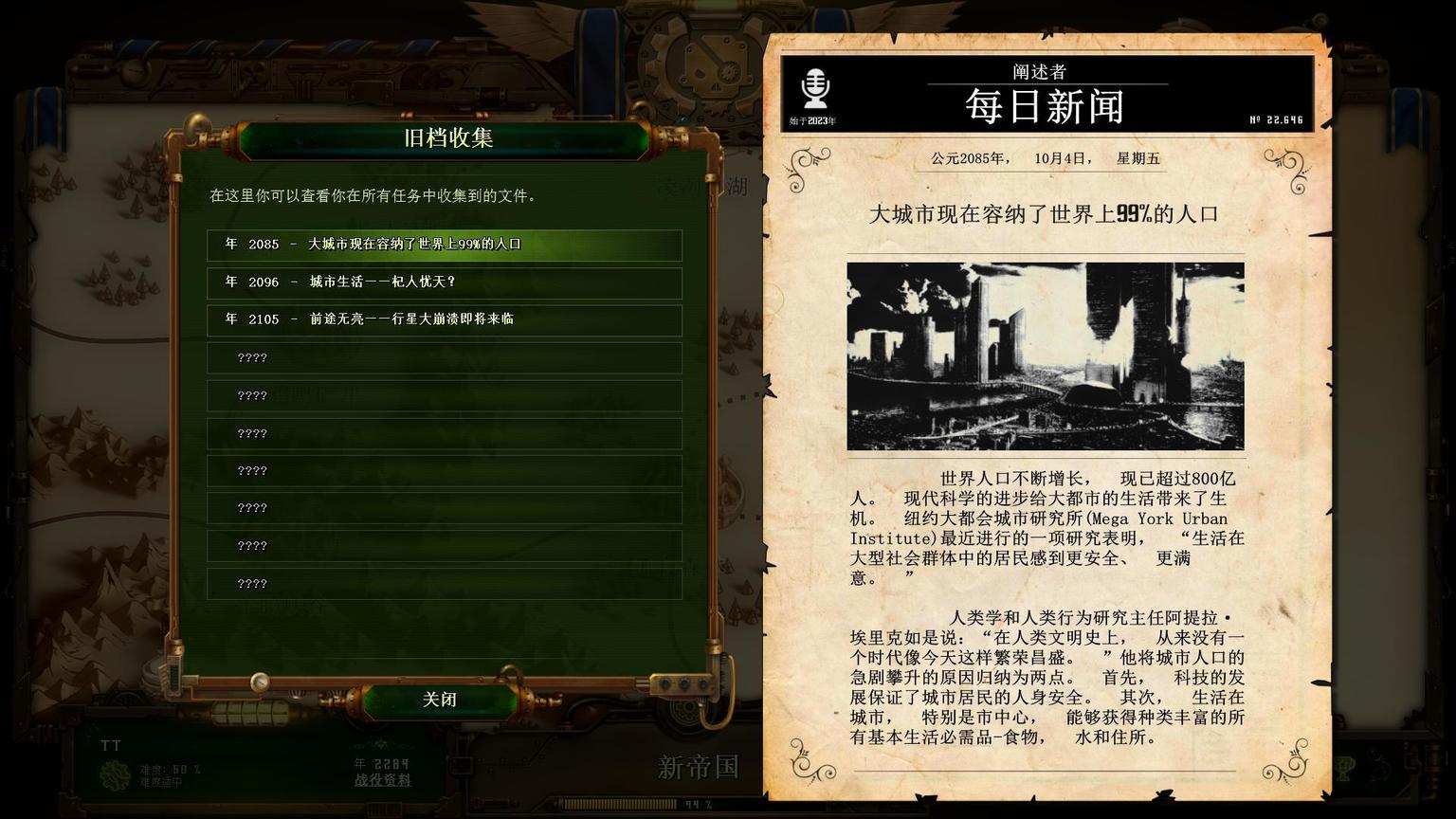Click the narrator microphone icon on the newspaper

(815, 90)
